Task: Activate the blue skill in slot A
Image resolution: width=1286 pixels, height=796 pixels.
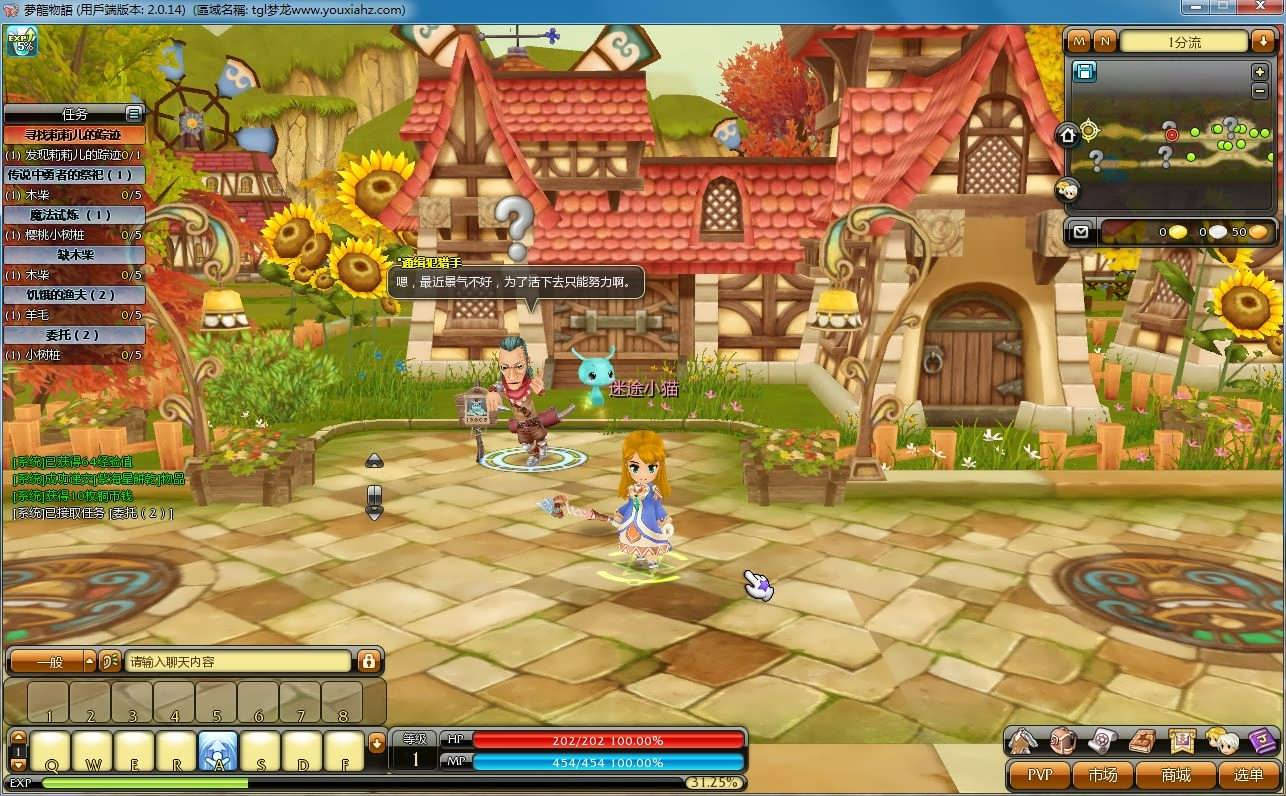Action: (218, 751)
